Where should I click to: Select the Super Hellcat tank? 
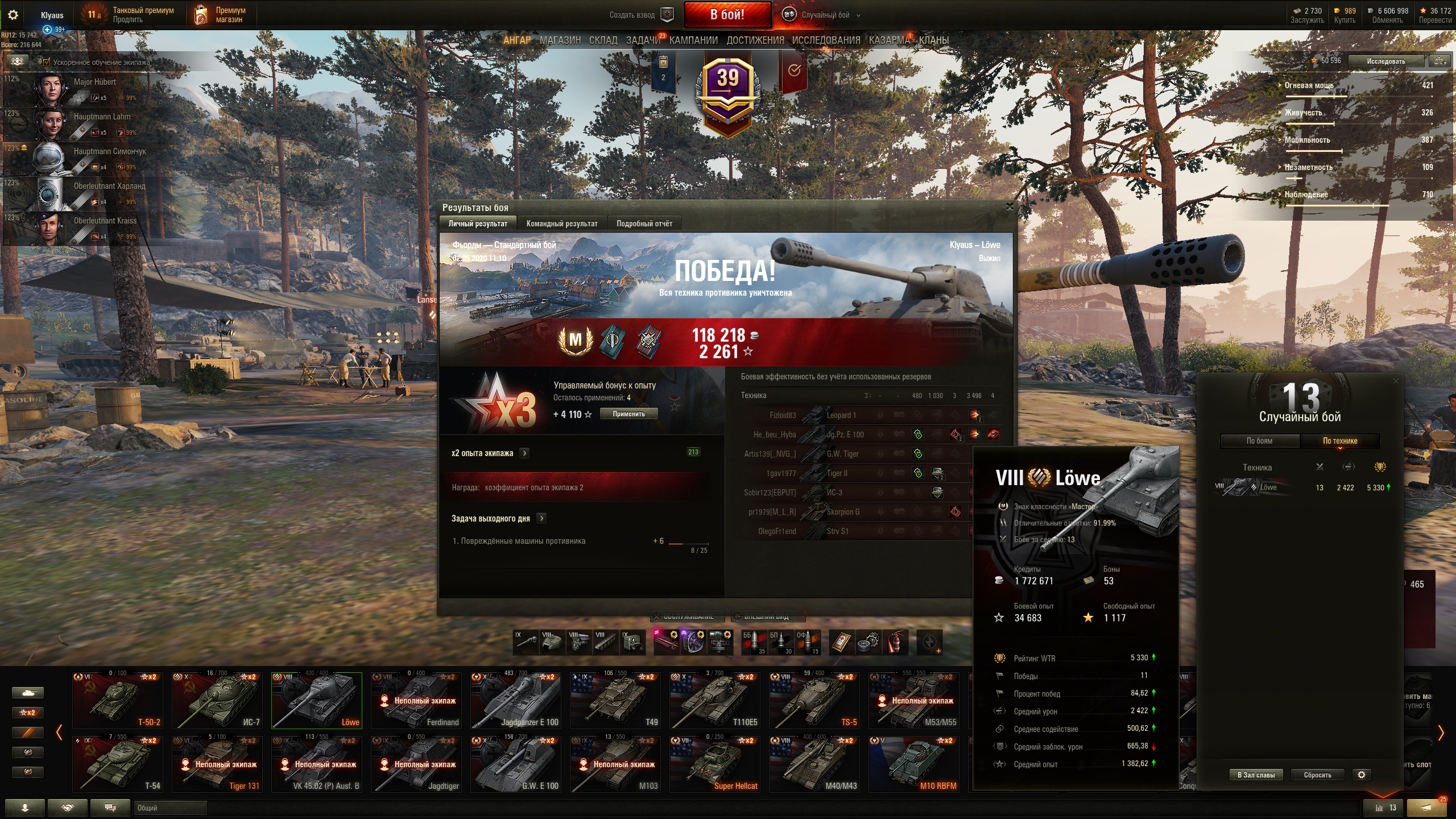(x=715, y=764)
